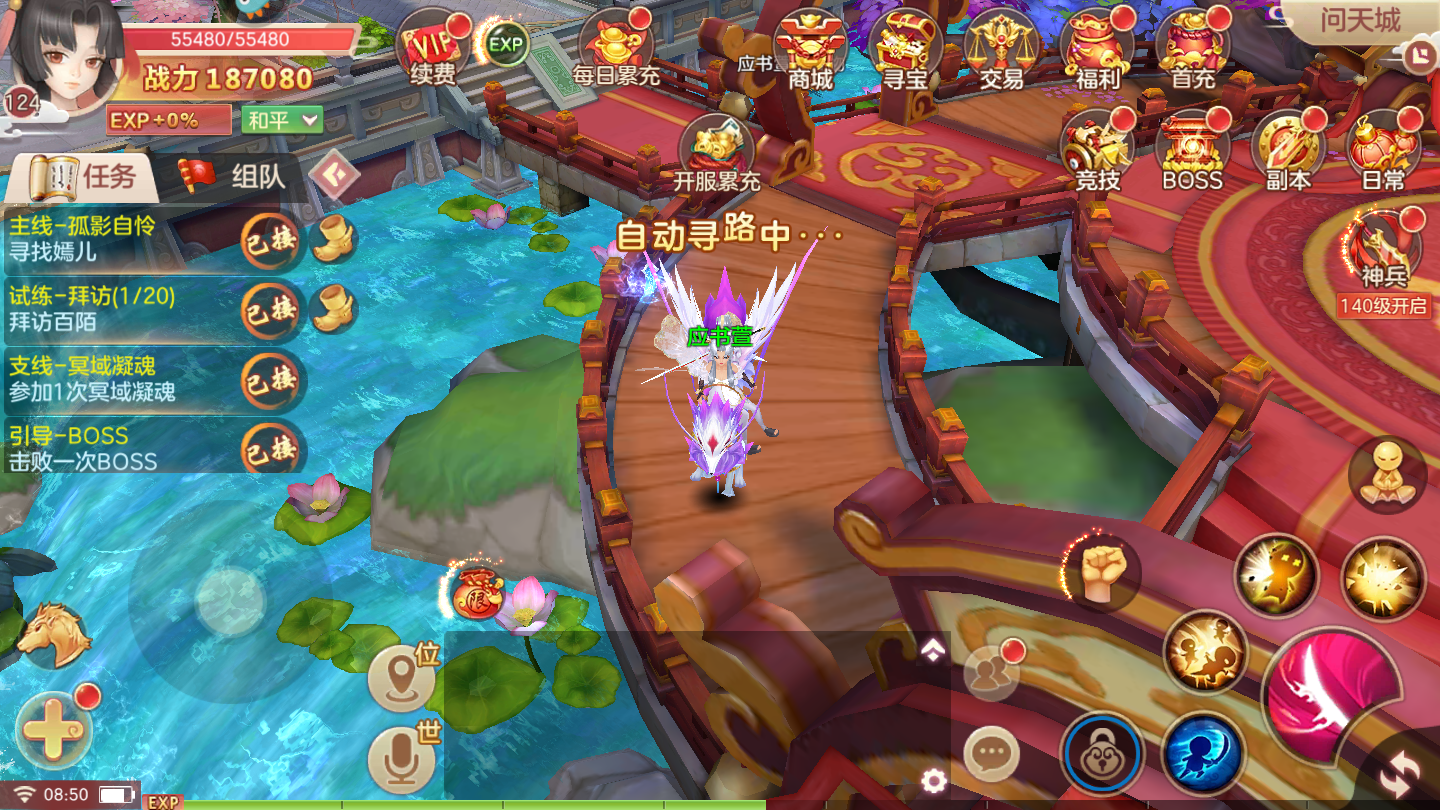Open the 开服累充 server launch recharge

(717, 153)
